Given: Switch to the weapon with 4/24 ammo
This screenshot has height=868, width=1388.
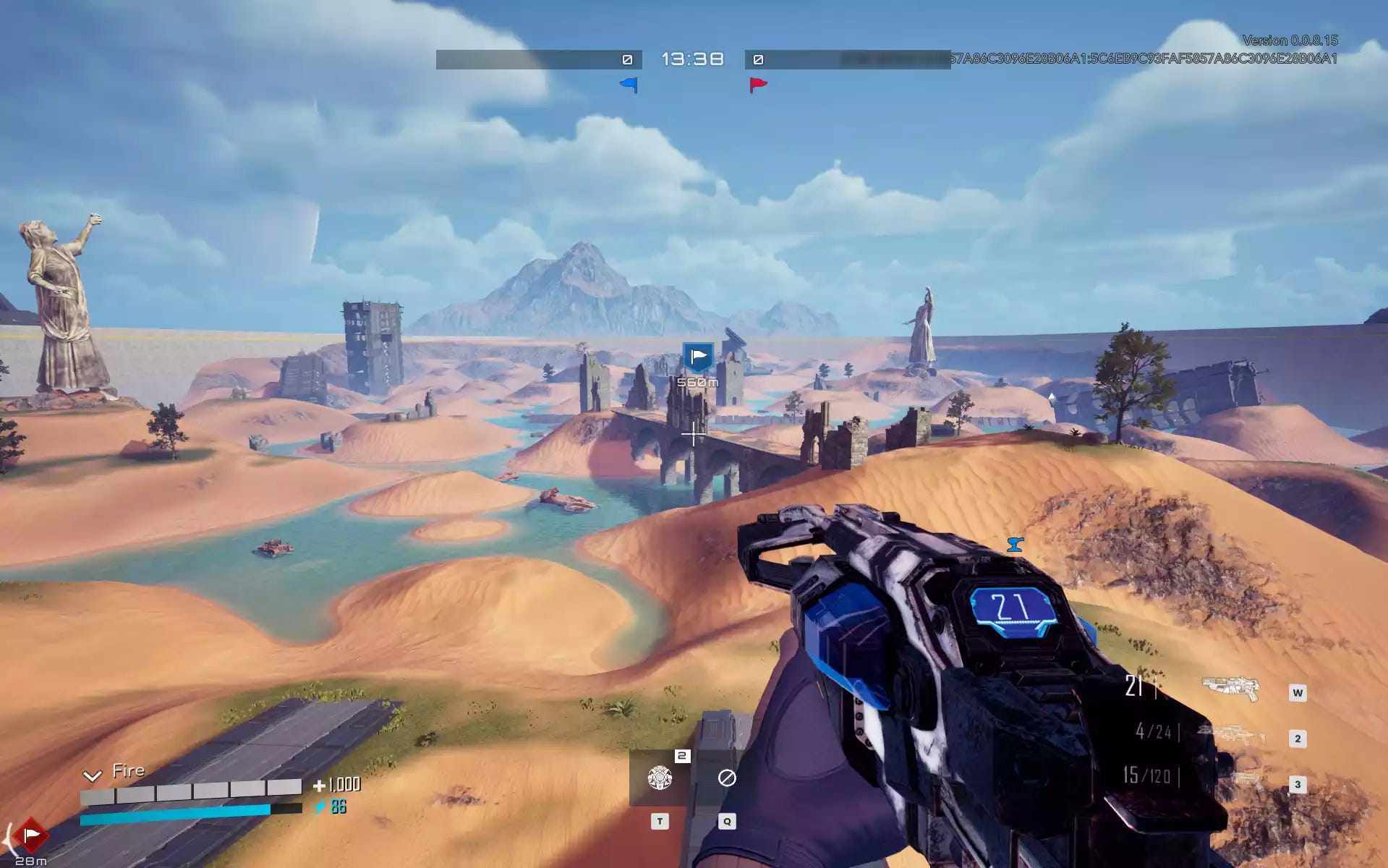Looking at the screenshot, I should pyautogui.click(x=1230, y=733).
